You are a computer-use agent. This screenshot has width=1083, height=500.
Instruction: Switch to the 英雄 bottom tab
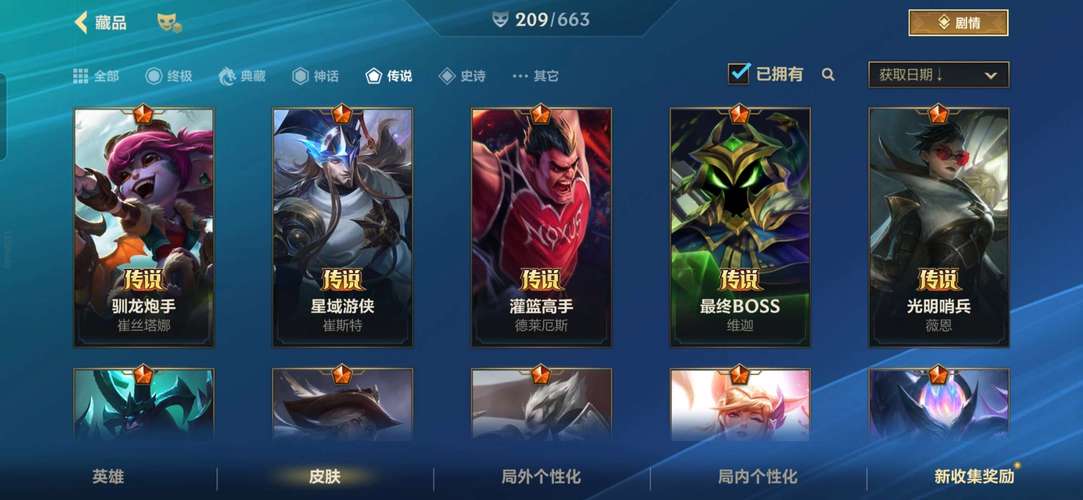coord(108,477)
